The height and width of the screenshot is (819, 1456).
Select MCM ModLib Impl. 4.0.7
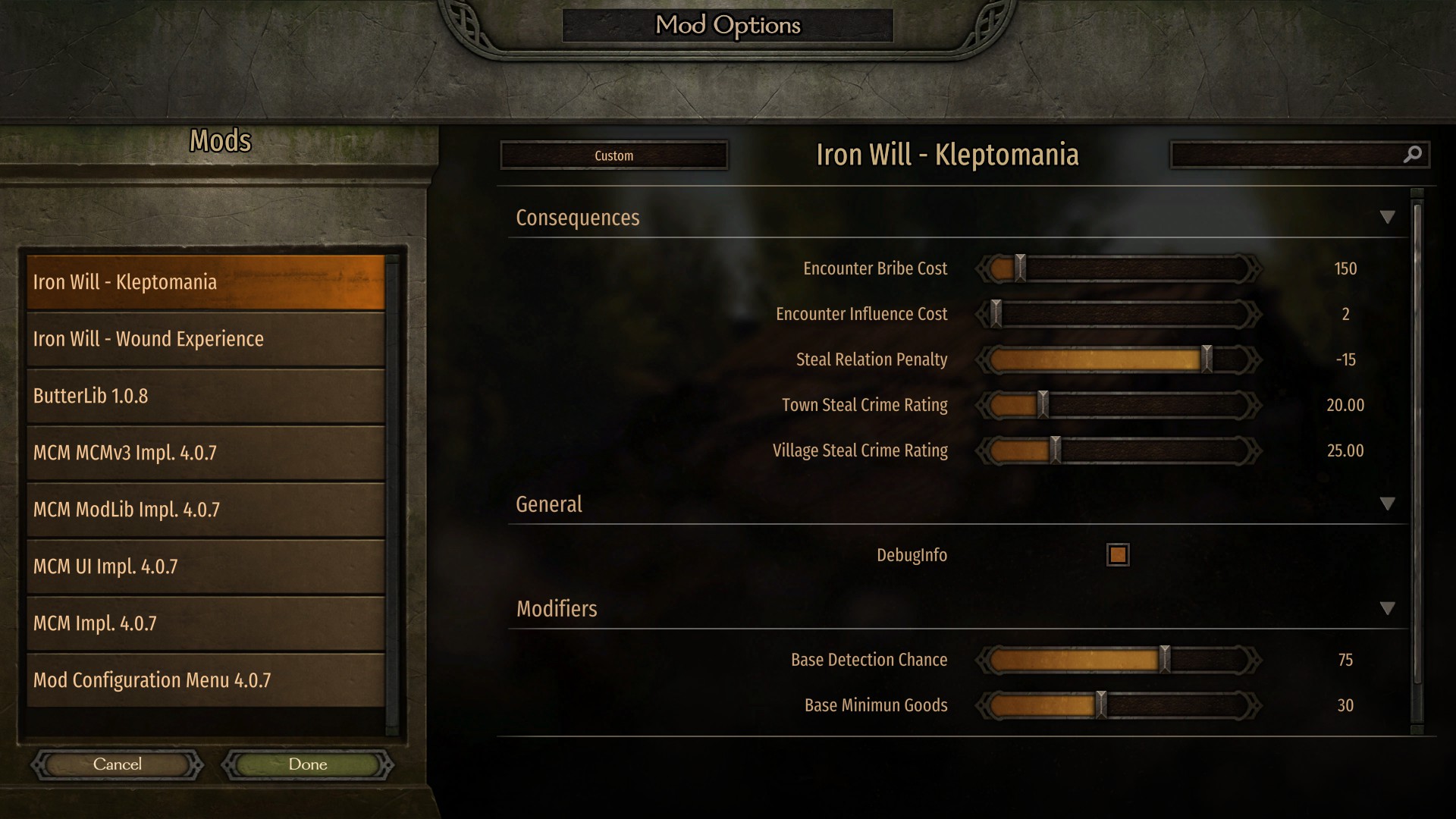pos(205,510)
